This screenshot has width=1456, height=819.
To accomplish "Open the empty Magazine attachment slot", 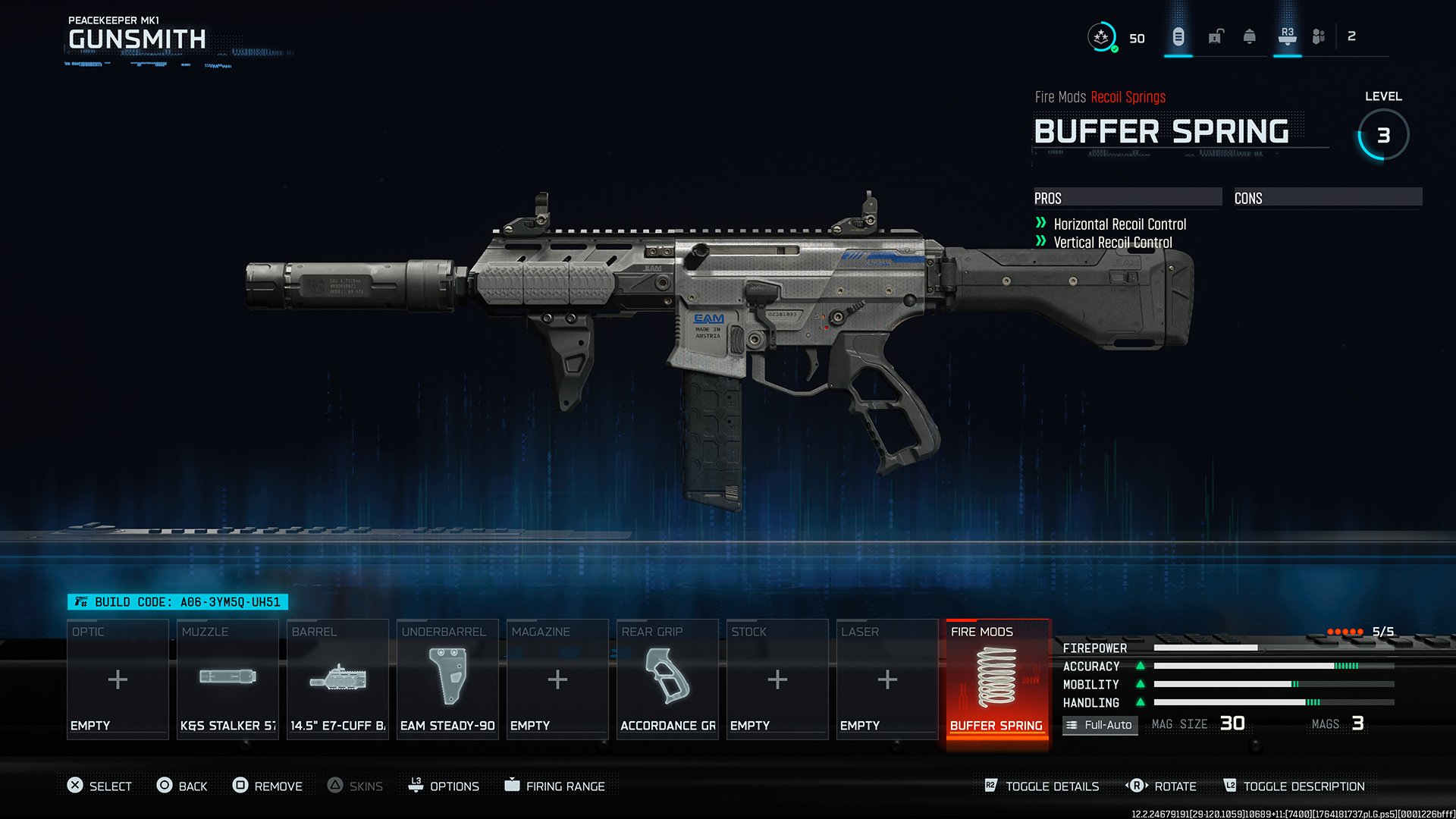I will 557,679.
